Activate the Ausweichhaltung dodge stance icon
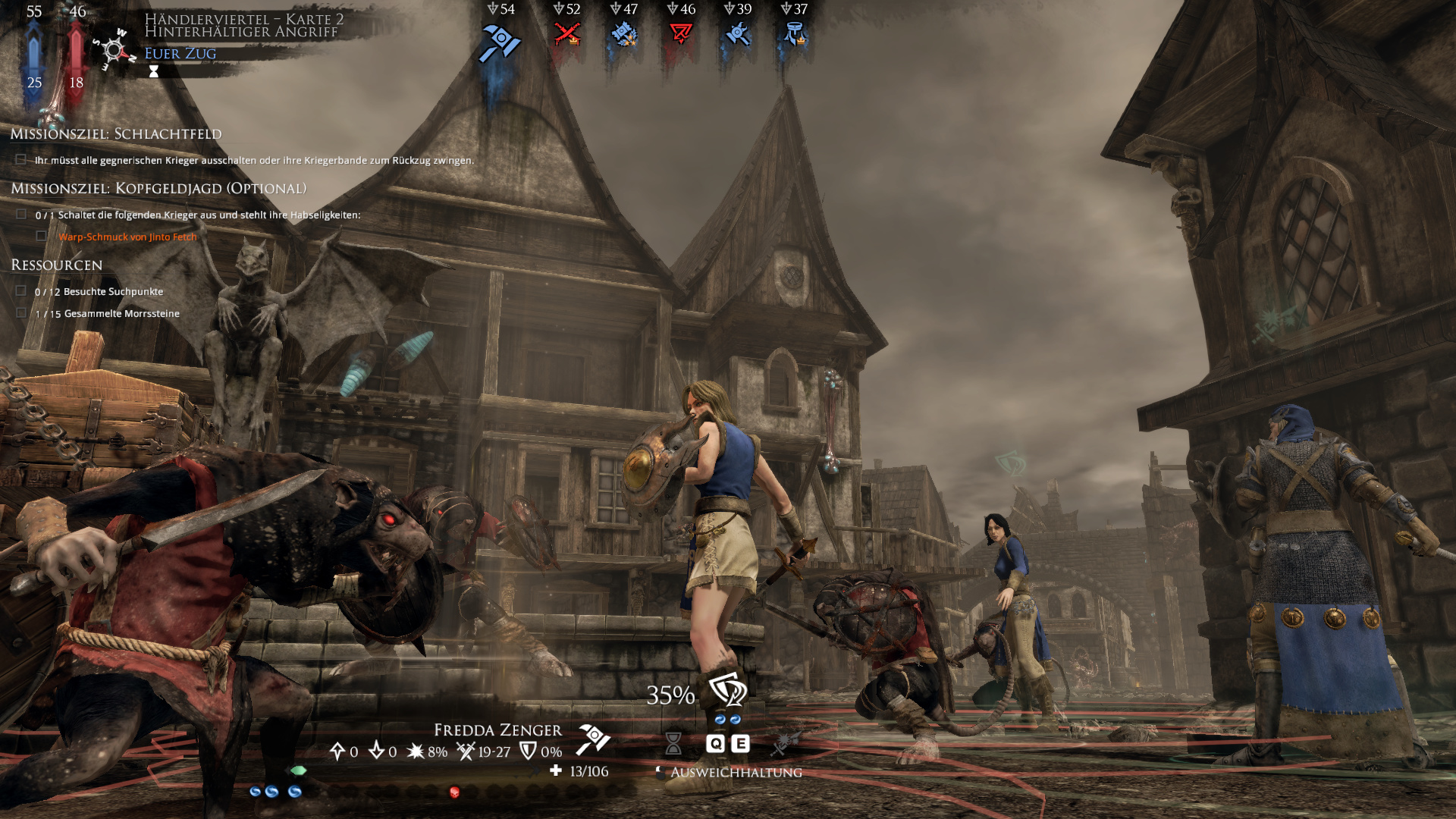1456x819 pixels. [x=727, y=690]
